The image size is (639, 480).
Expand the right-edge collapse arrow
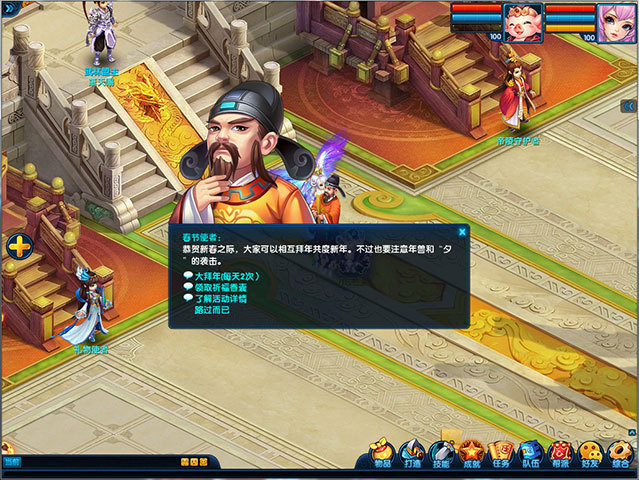pos(629,105)
